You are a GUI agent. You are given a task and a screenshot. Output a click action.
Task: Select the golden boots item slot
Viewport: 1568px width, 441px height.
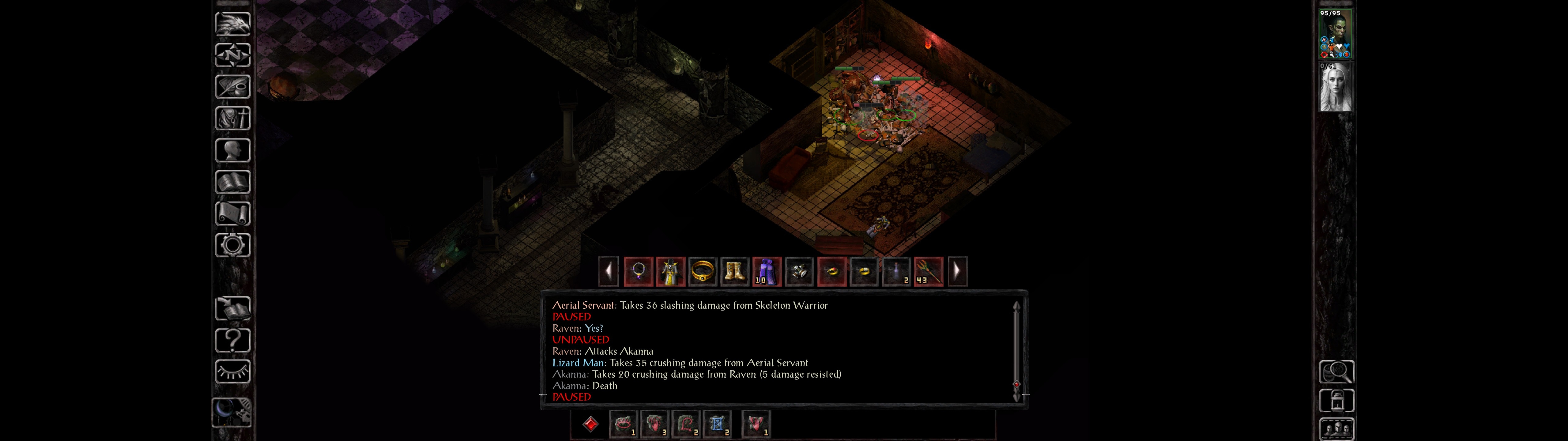(734, 272)
